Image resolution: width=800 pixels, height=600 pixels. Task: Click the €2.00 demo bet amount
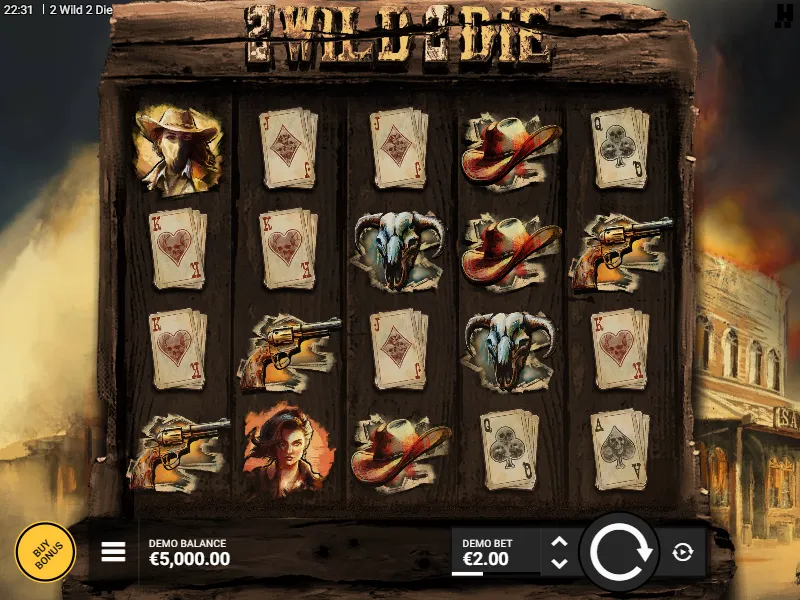click(485, 559)
